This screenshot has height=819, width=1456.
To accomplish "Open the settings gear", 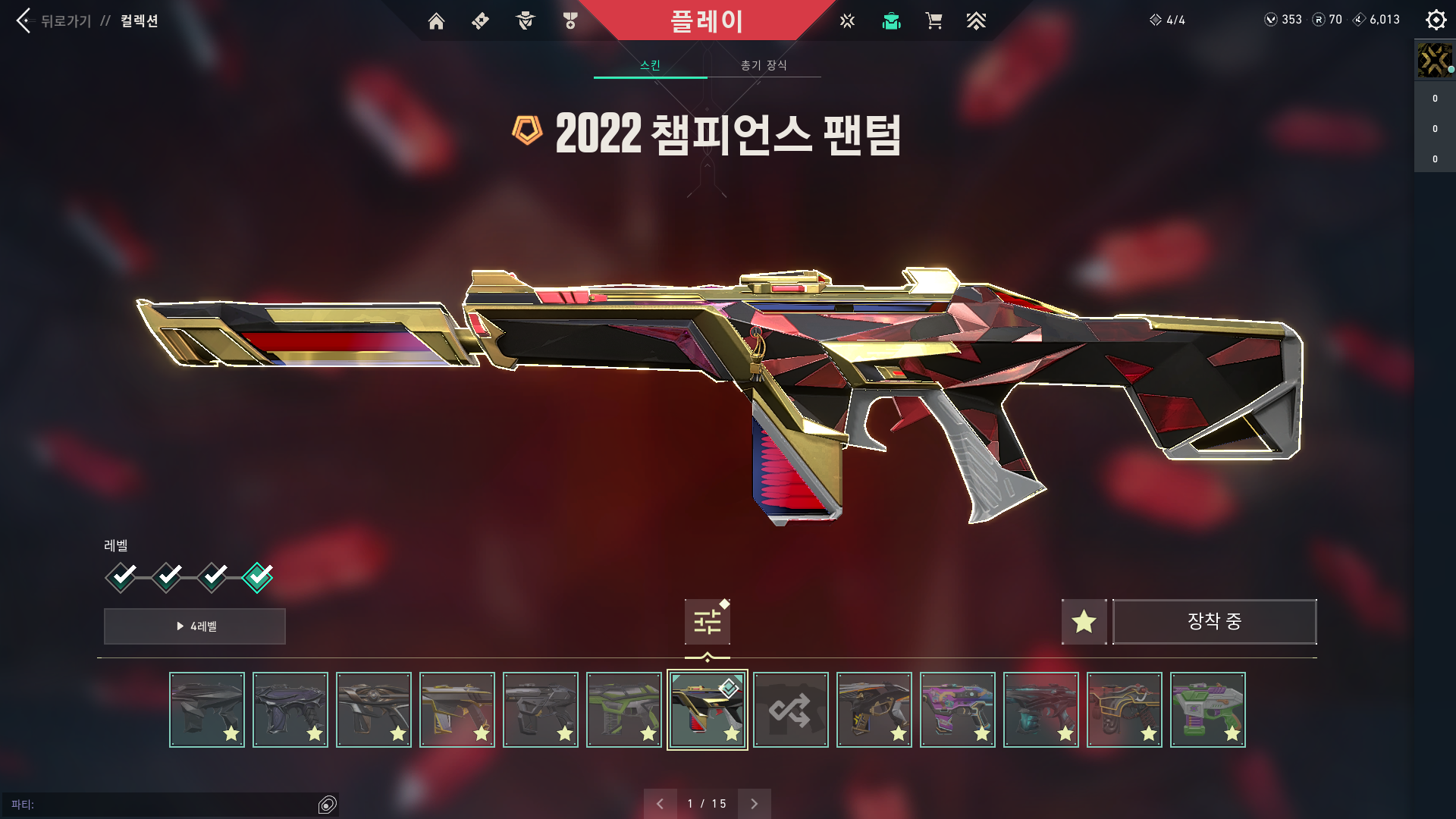I will [1436, 20].
